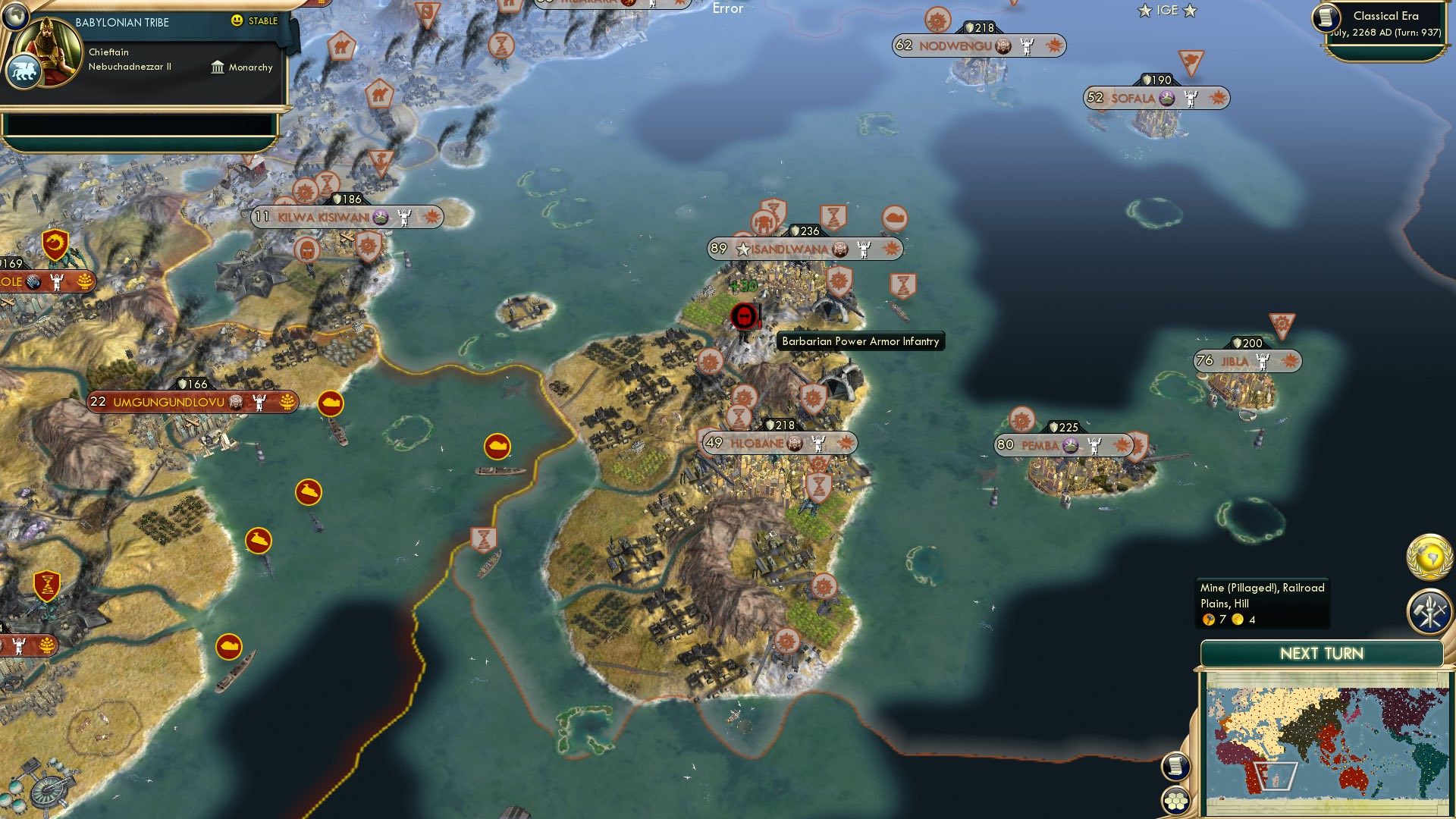1456x819 pixels.
Task: Click the scroll icon beside the minimap
Action: pyautogui.click(x=1175, y=766)
